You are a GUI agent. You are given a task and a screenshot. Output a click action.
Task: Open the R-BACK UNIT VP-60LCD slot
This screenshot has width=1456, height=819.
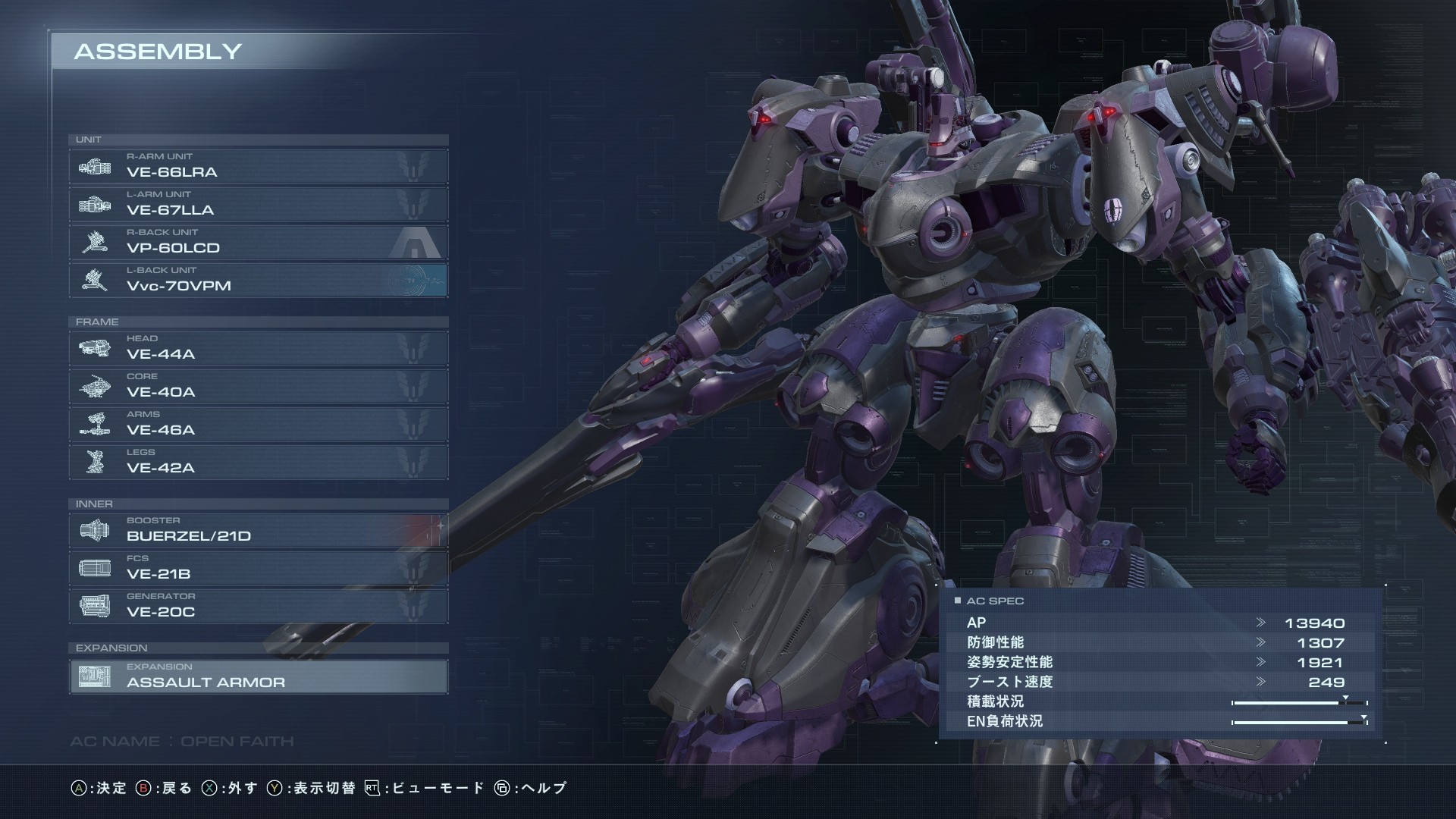258,242
